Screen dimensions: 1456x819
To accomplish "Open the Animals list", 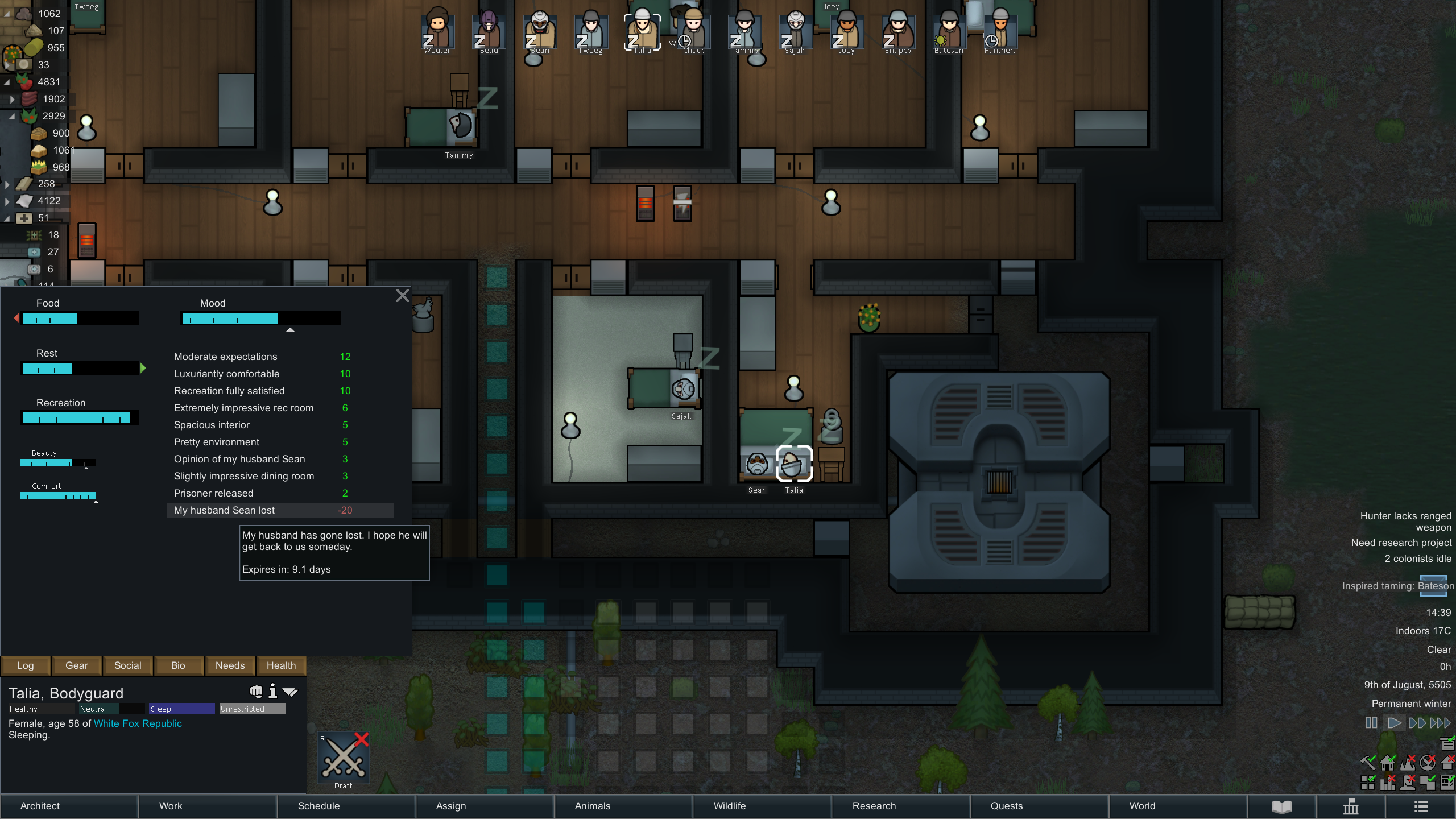I will coord(592,806).
